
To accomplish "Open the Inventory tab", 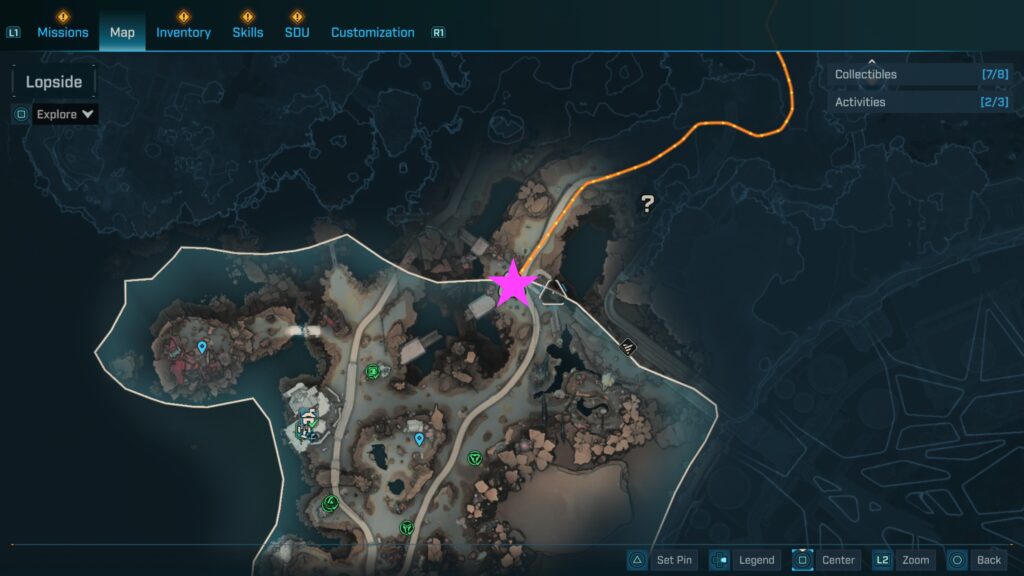I will coord(183,32).
